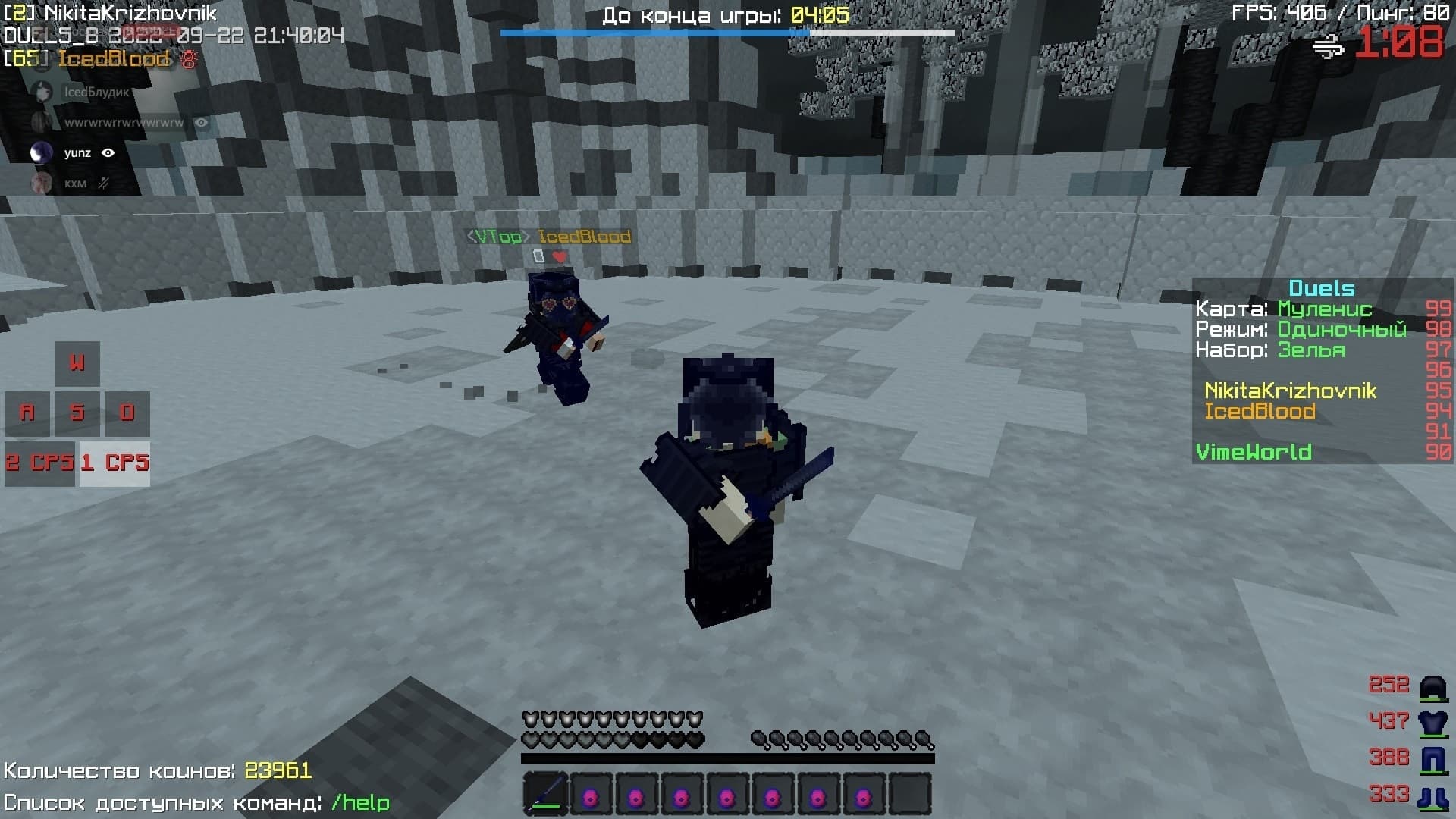Click the chestplate durability icon
This screenshot has width=1456, height=819.
click(1432, 722)
